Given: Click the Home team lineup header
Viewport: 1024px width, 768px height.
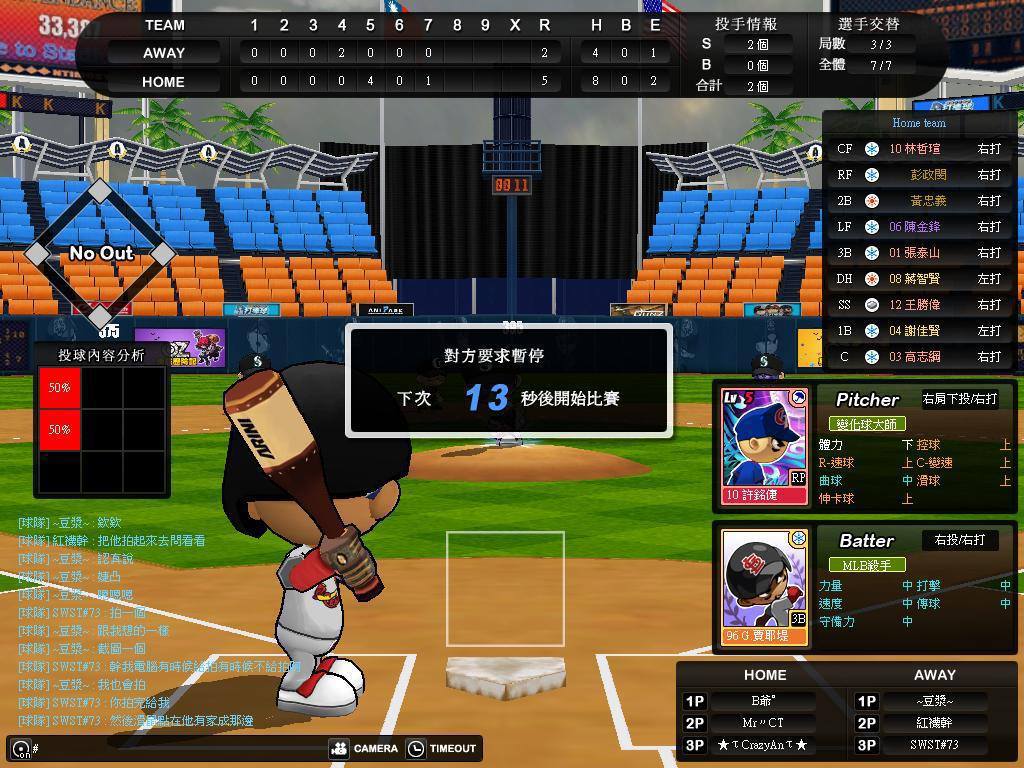Looking at the screenshot, I should click(x=918, y=123).
